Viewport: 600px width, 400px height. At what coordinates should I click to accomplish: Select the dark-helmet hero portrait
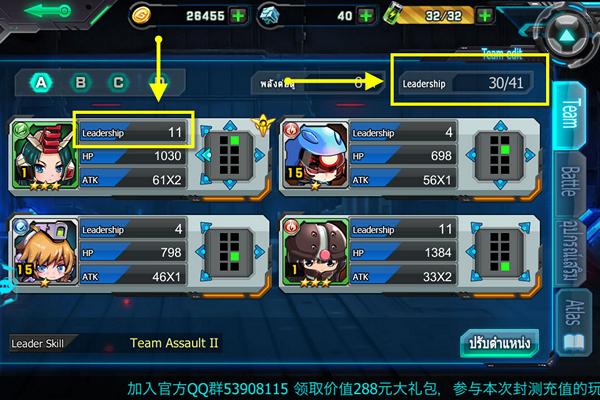click(x=311, y=249)
